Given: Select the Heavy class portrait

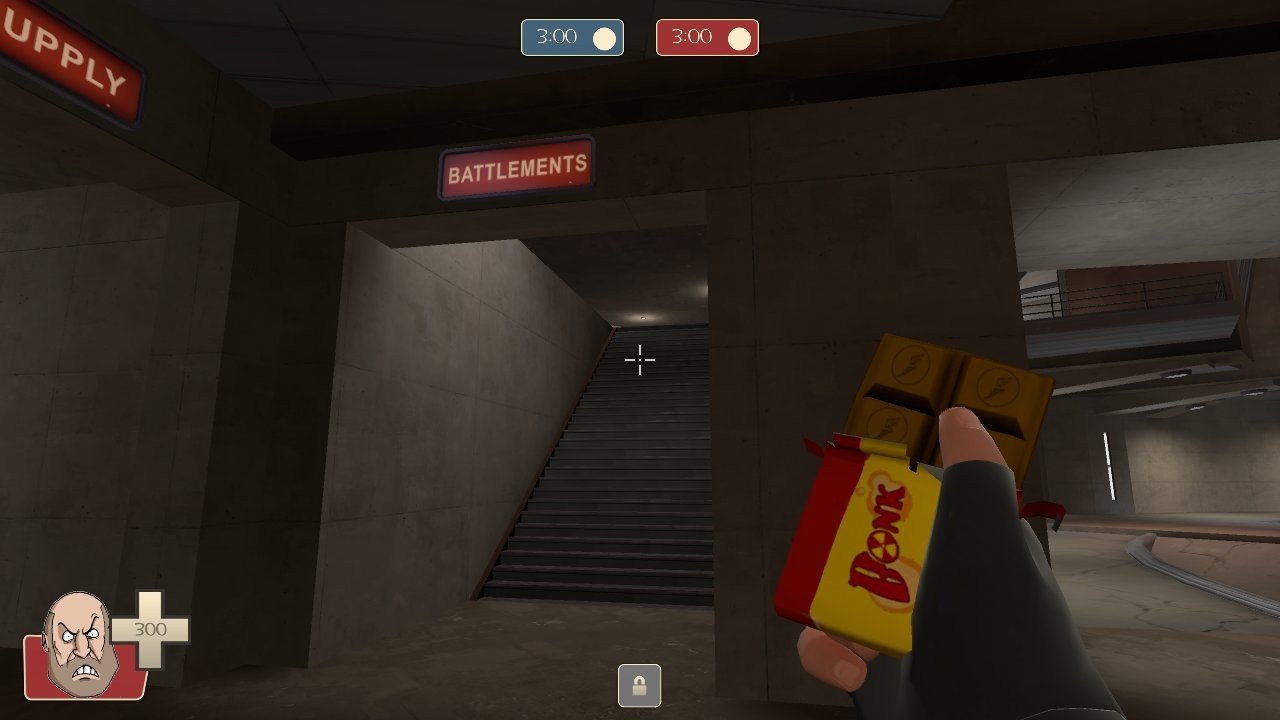Looking at the screenshot, I should [x=78, y=643].
